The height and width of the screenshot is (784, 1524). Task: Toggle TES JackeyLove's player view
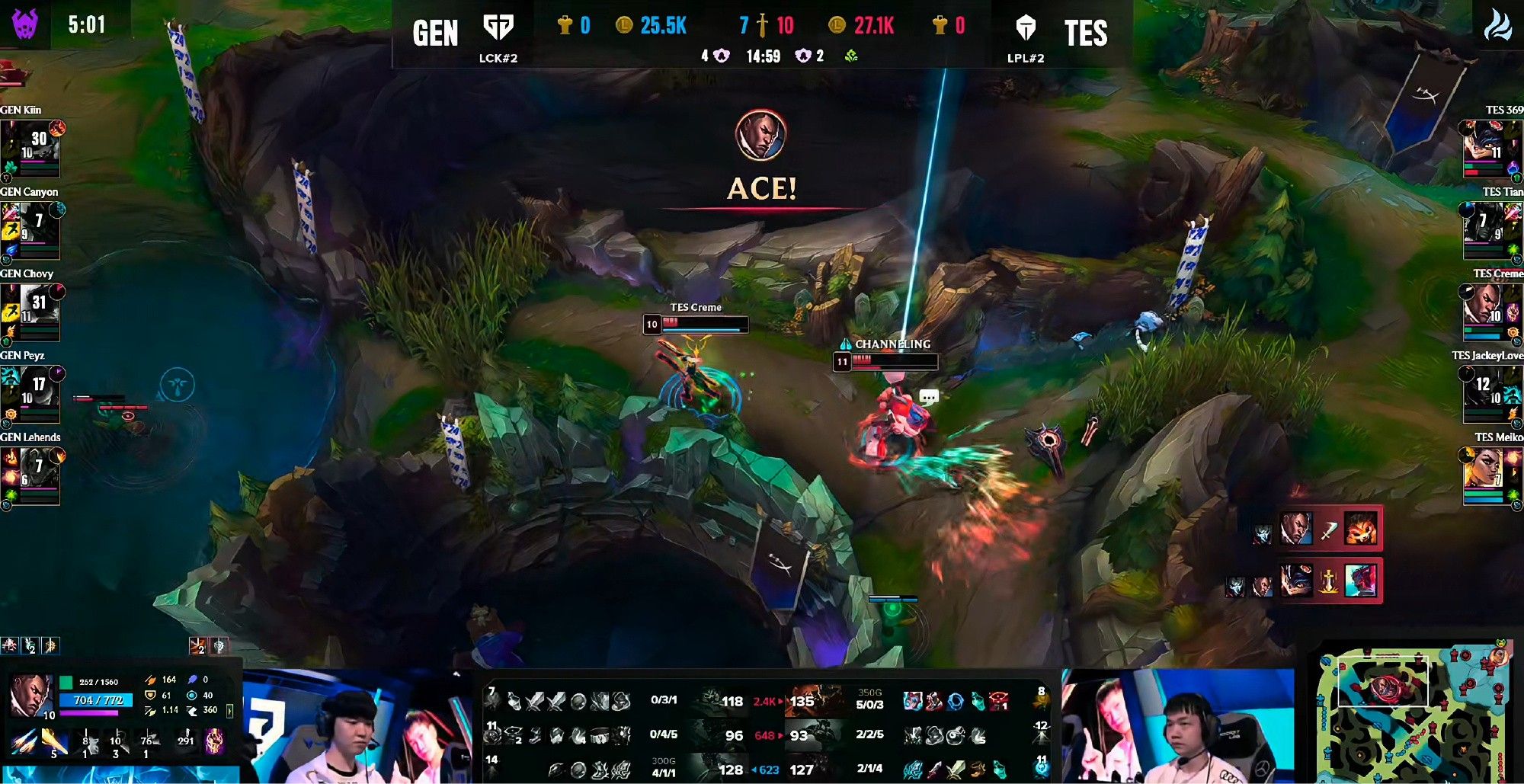click(1487, 395)
